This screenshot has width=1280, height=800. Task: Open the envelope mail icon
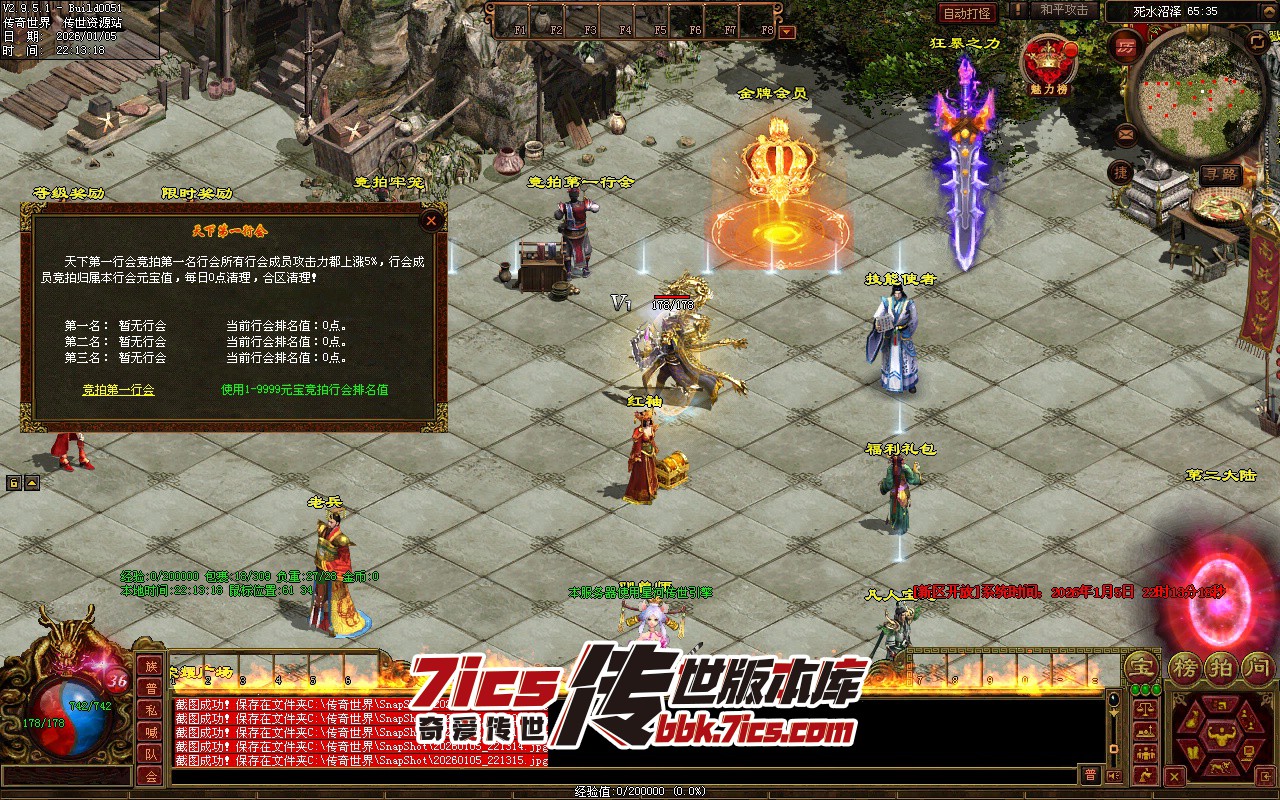pos(1126,133)
